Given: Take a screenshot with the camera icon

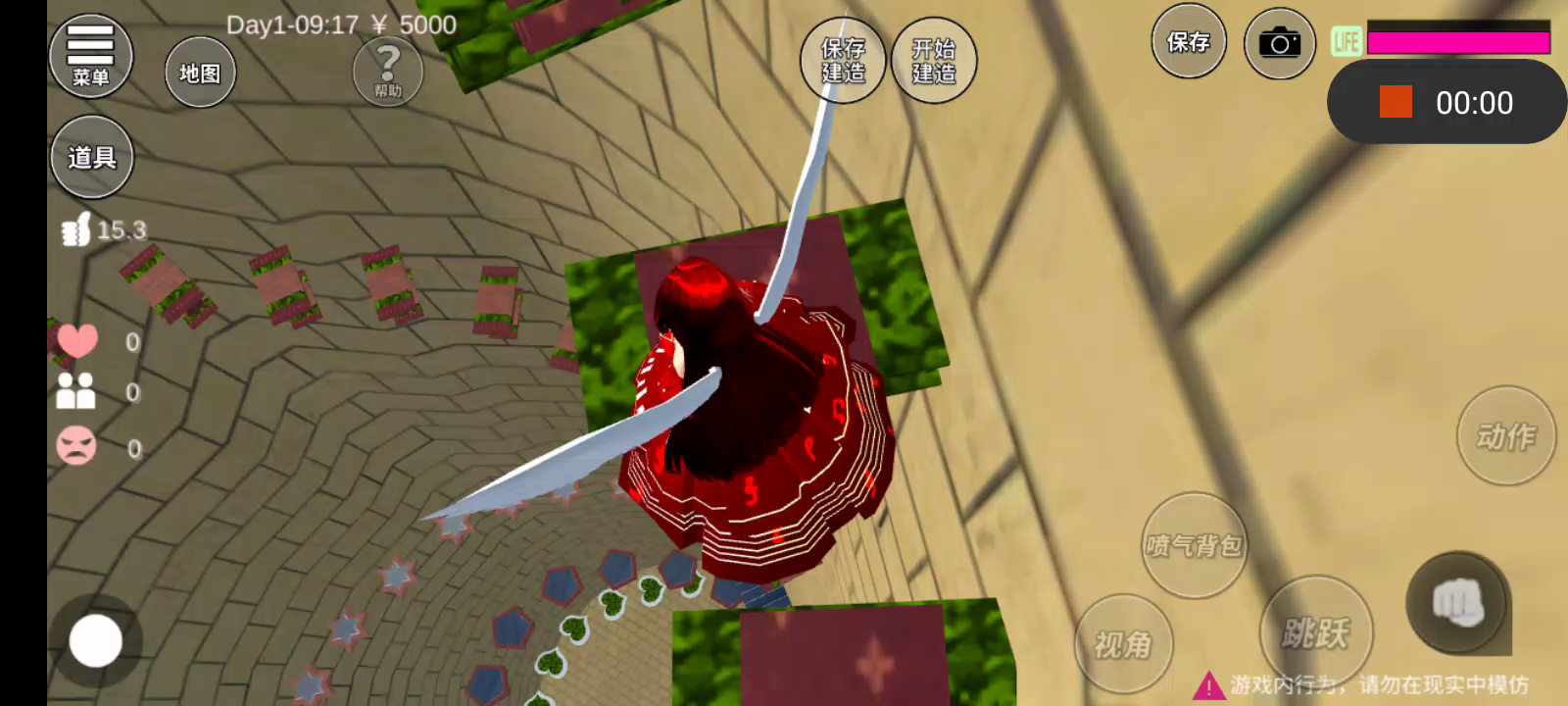Looking at the screenshot, I should (x=1279, y=43).
